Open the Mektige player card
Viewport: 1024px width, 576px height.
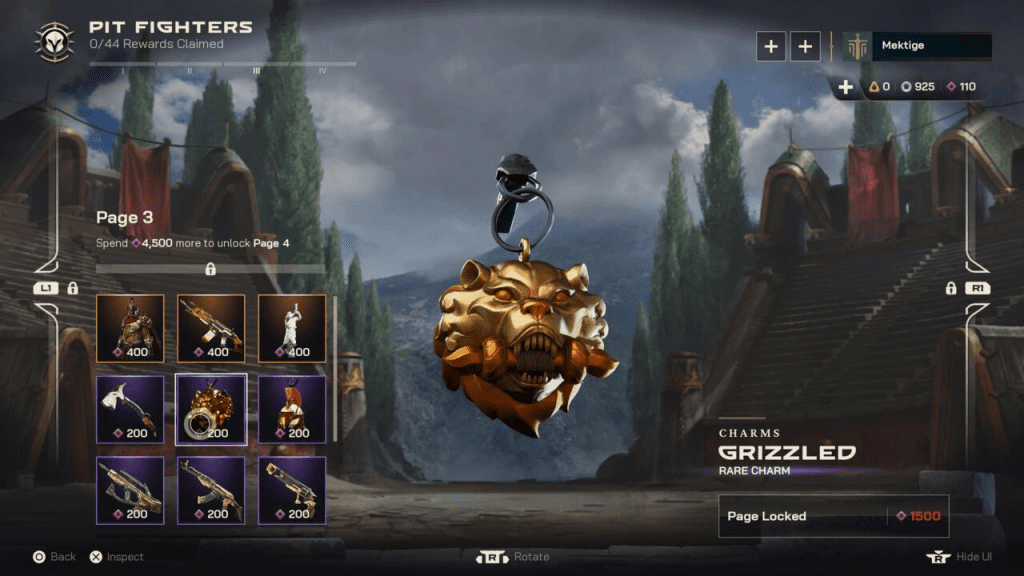click(917, 46)
